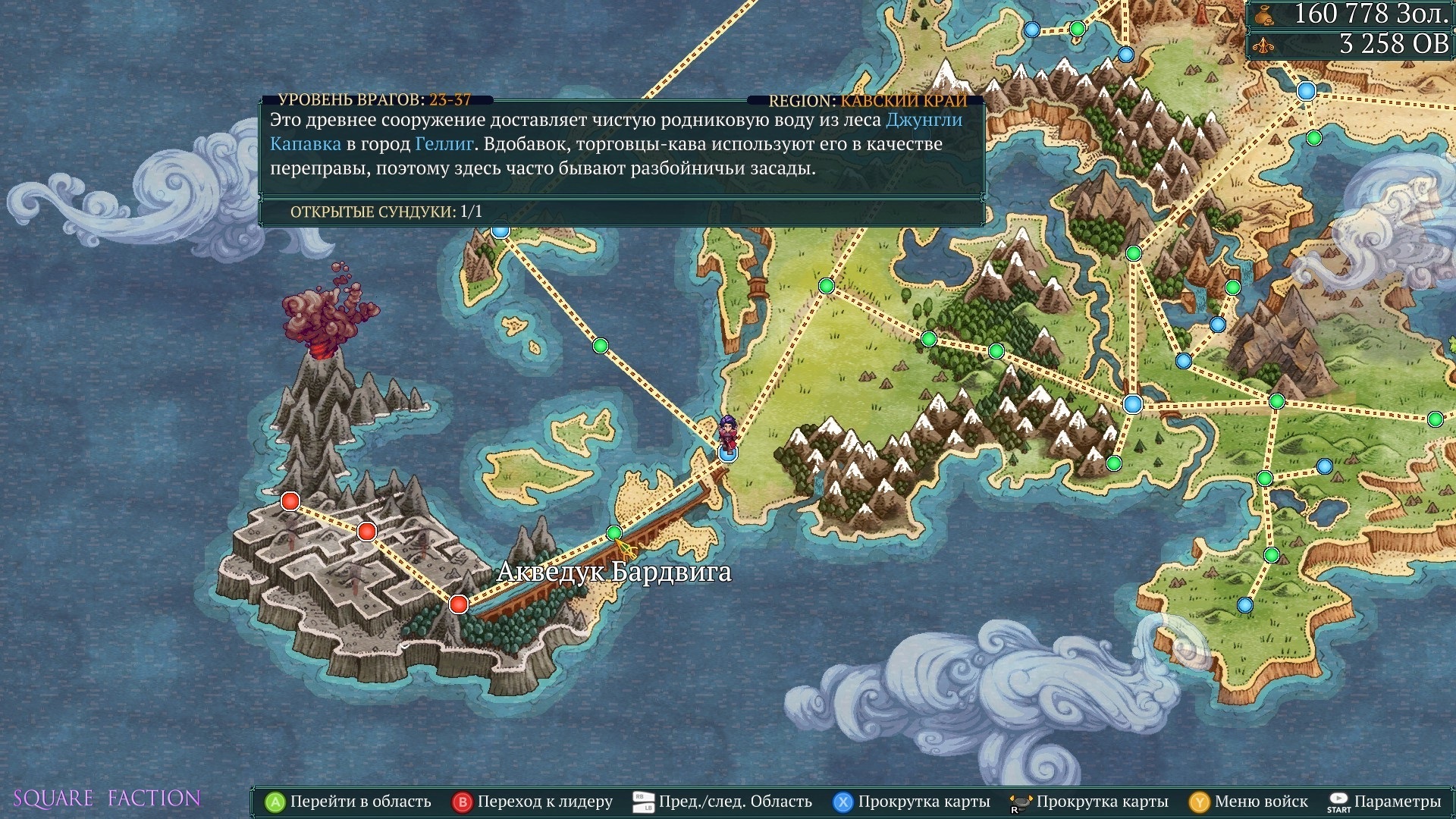Screen dimensions: 1456x819
Task: Choose the green node on the sea route
Action: click(x=601, y=346)
